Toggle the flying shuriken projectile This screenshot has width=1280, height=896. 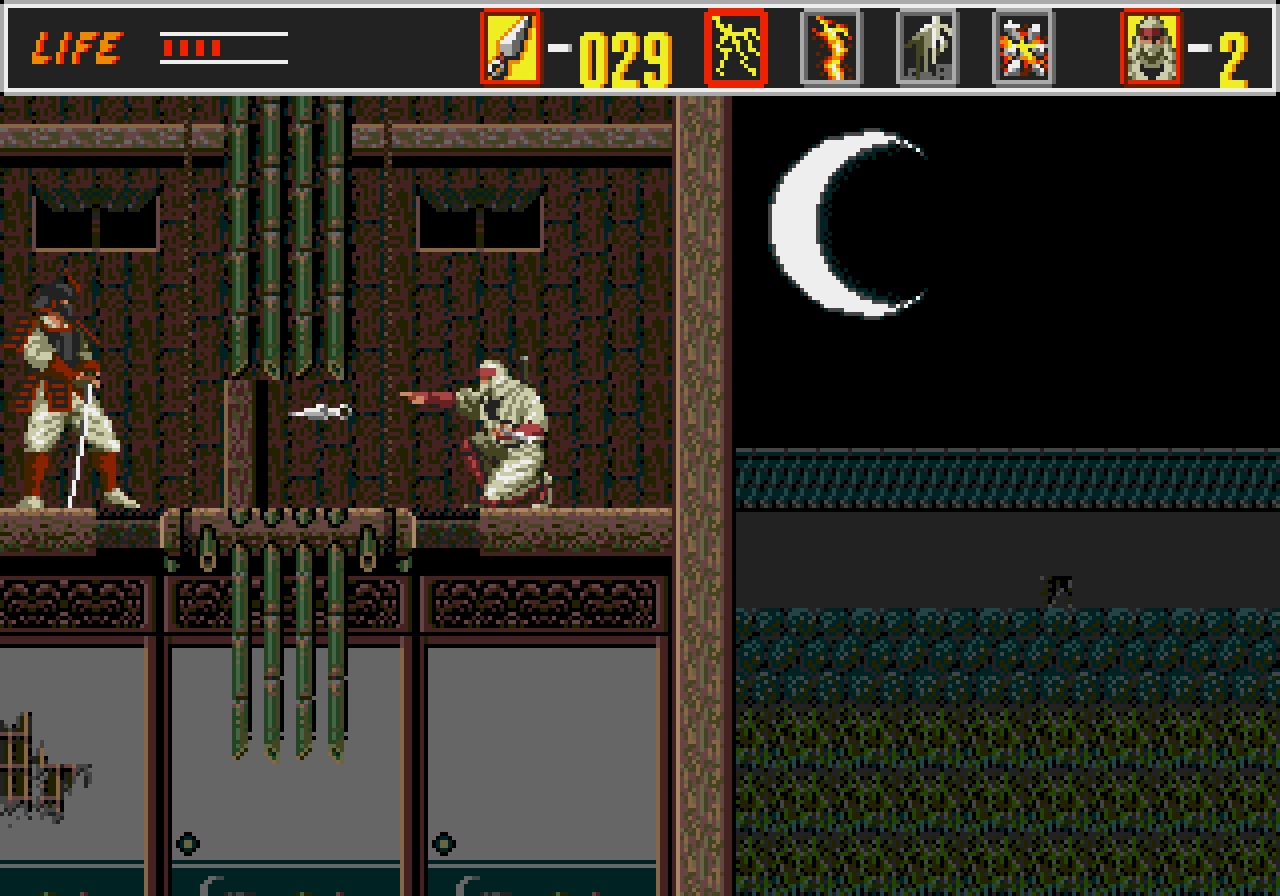[x=320, y=412]
